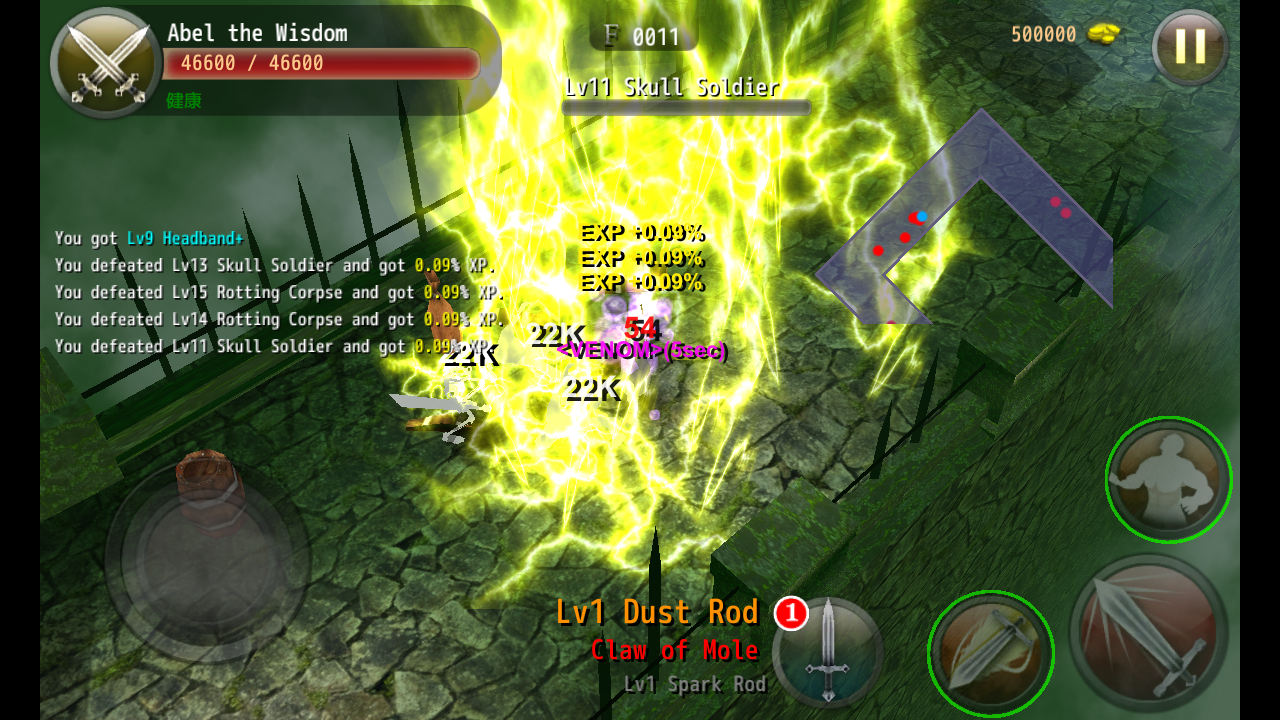Pause the game with the pause button
This screenshot has height=720, width=1280.
pos(1189,46)
